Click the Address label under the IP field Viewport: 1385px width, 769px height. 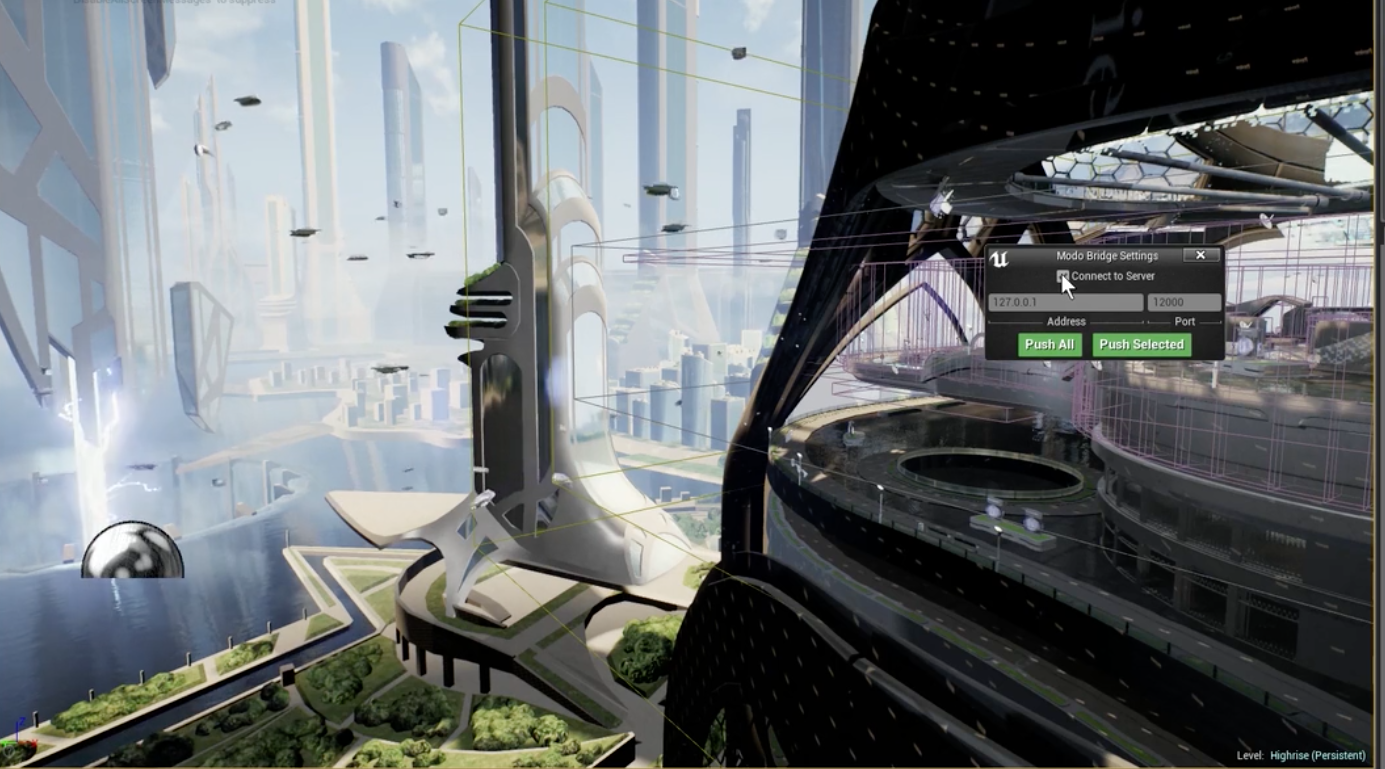coord(1066,321)
